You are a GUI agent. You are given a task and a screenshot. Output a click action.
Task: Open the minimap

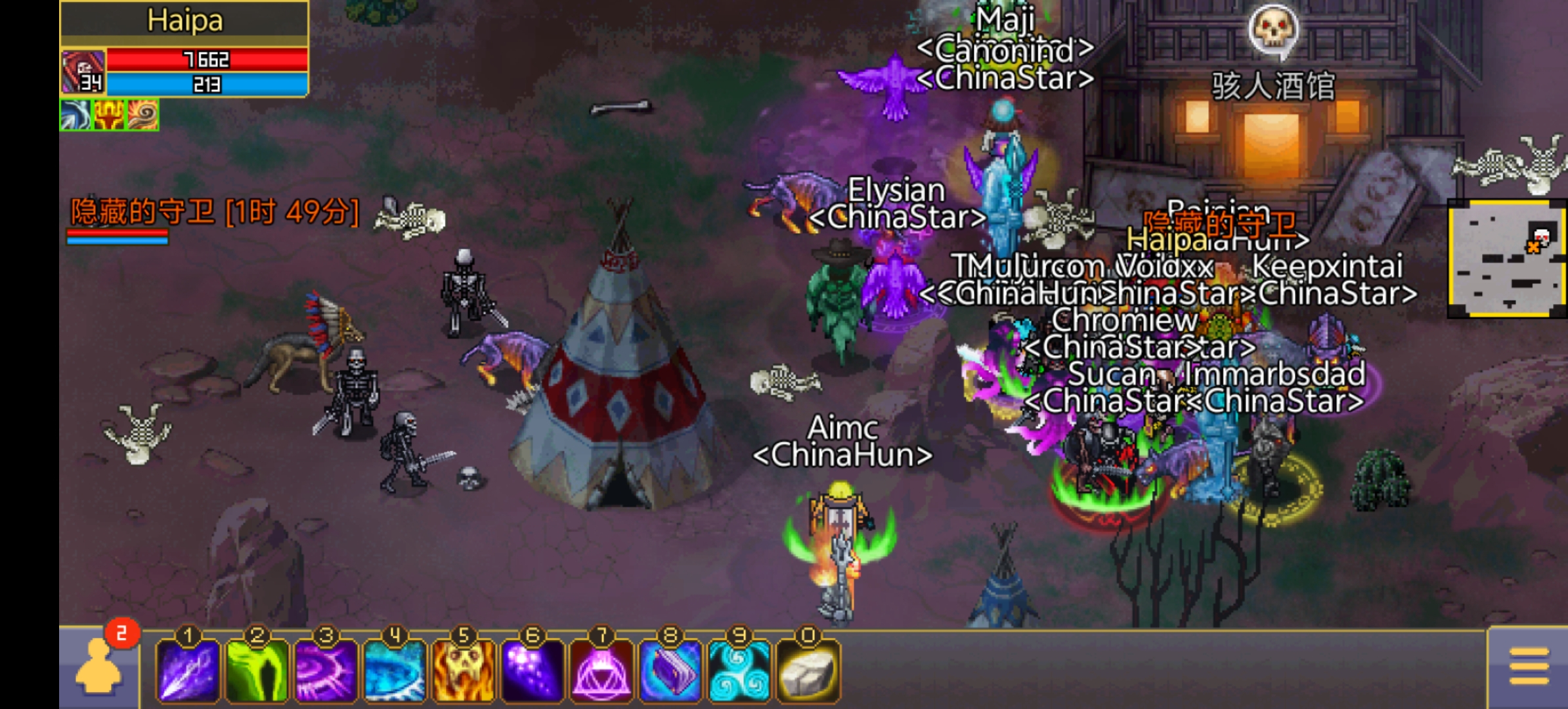pos(1506,259)
